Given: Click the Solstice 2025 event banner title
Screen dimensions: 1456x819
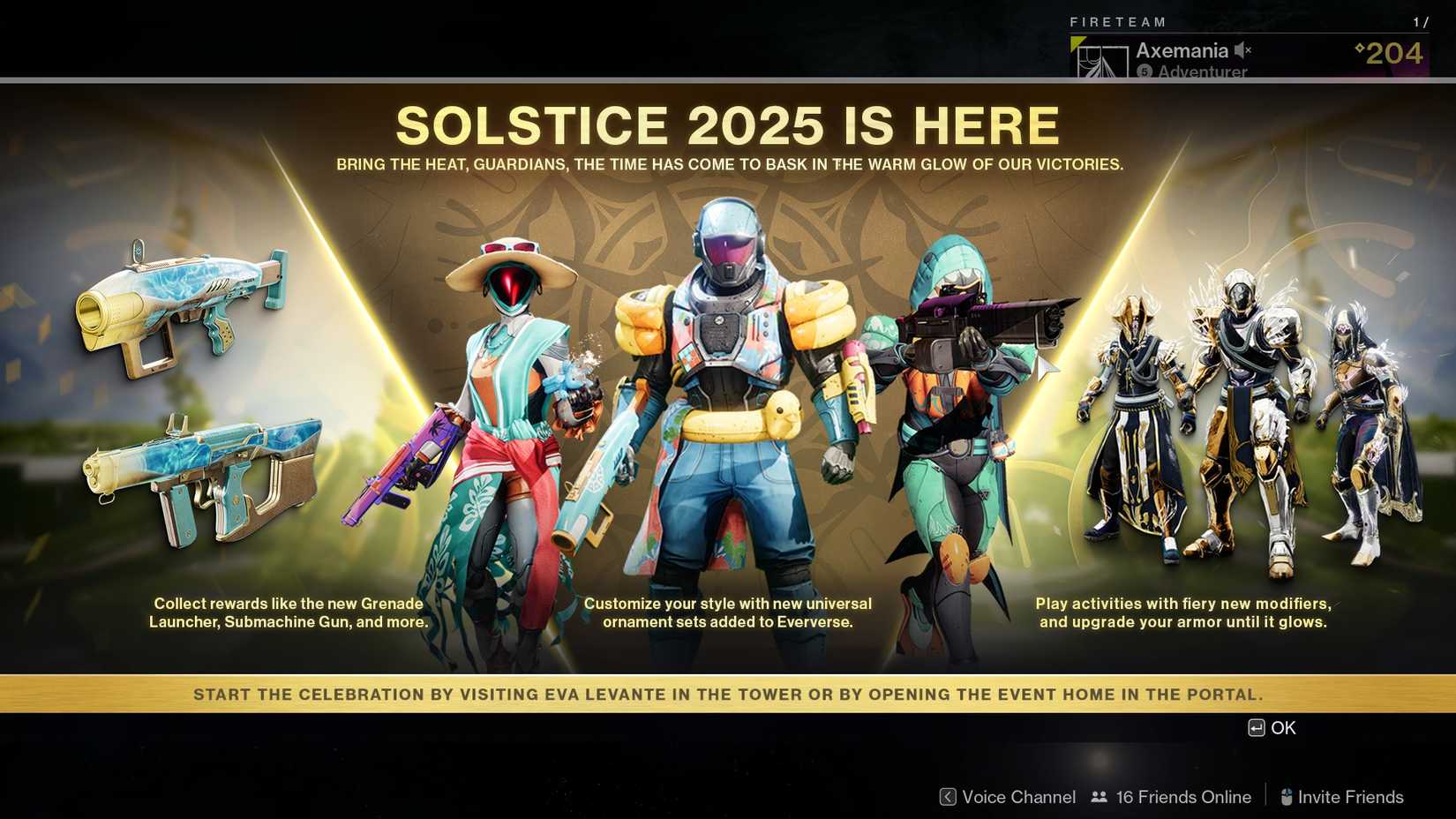Looking at the screenshot, I should click(728, 124).
